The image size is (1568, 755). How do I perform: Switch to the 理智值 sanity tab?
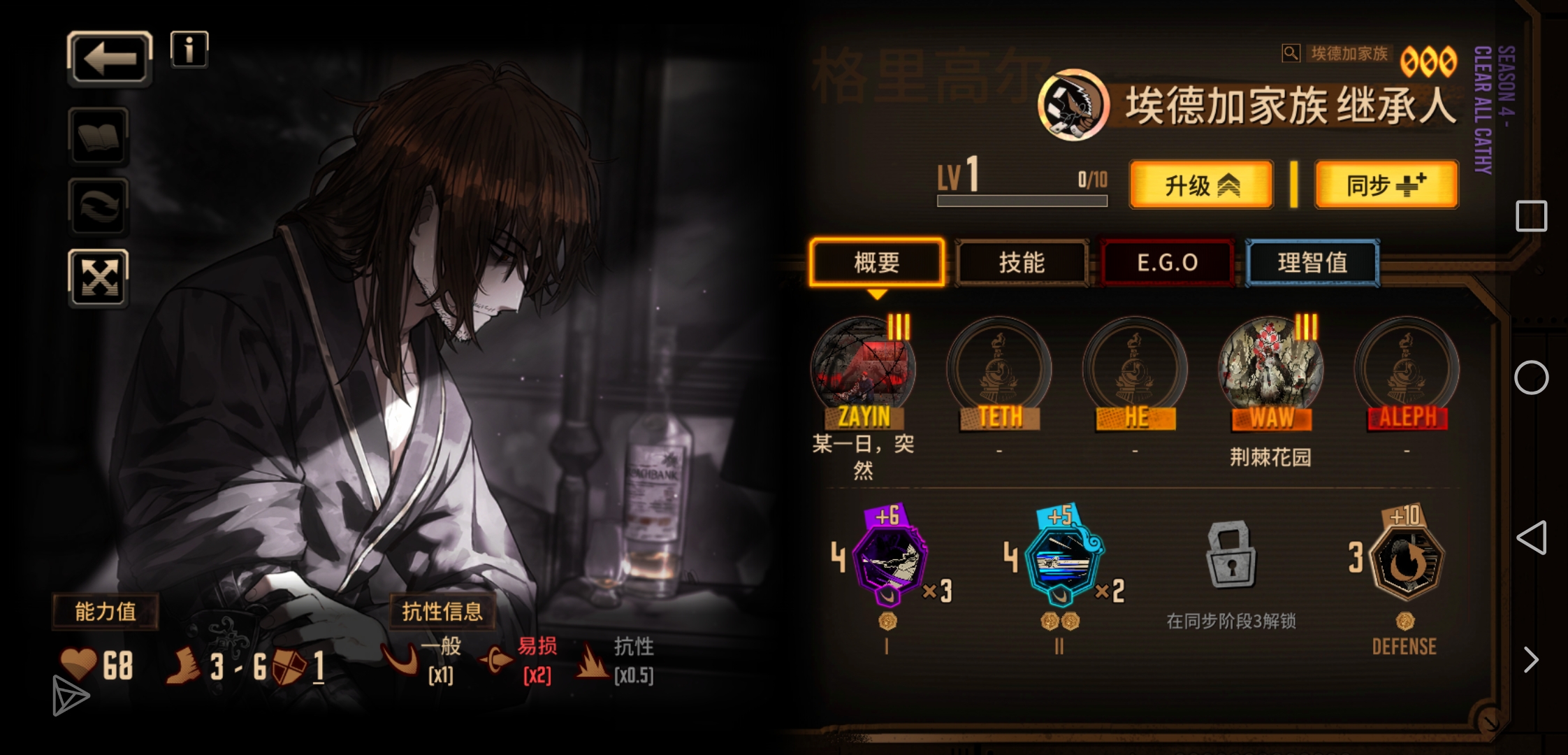pyautogui.click(x=1312, y=263)
